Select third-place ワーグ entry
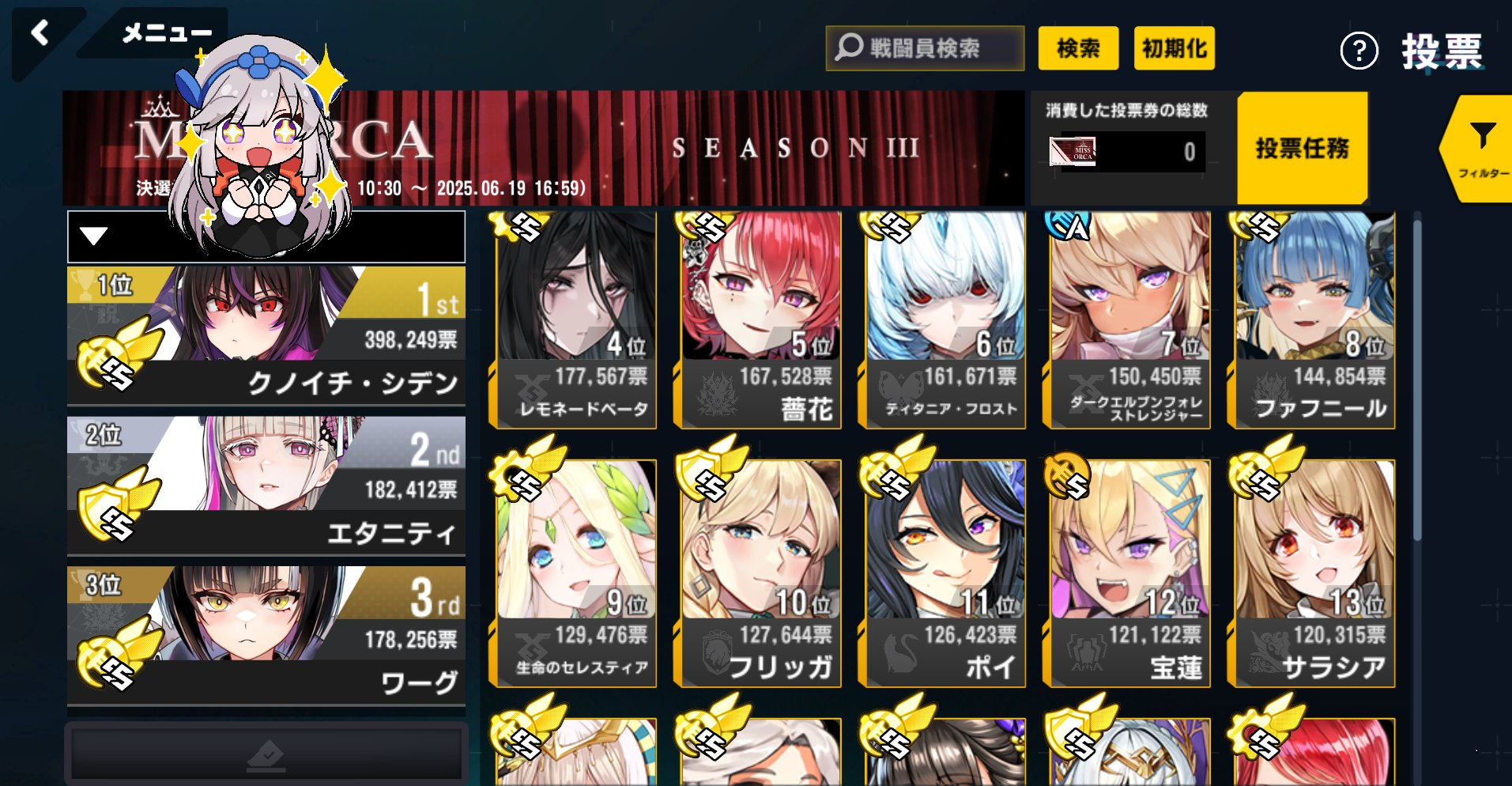 [x=266, y=635]
